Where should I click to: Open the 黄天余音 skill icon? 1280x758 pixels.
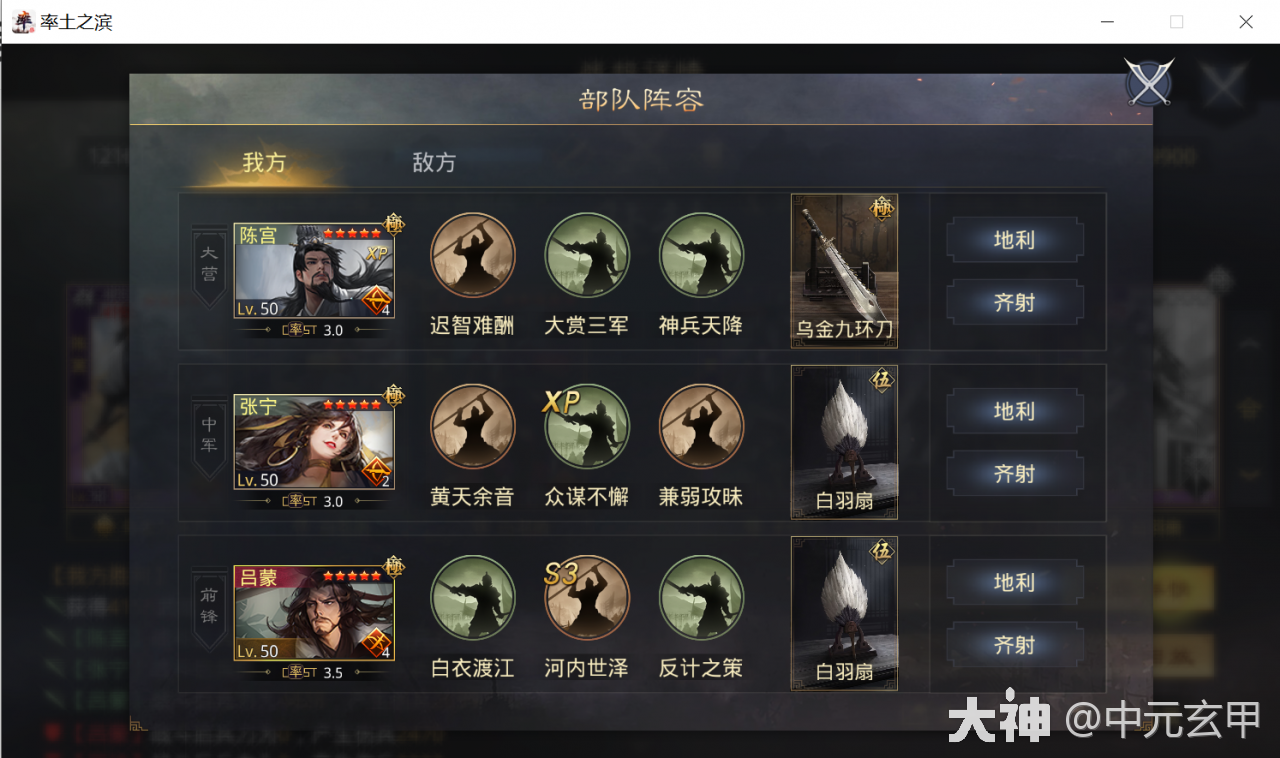click(472, 427)
